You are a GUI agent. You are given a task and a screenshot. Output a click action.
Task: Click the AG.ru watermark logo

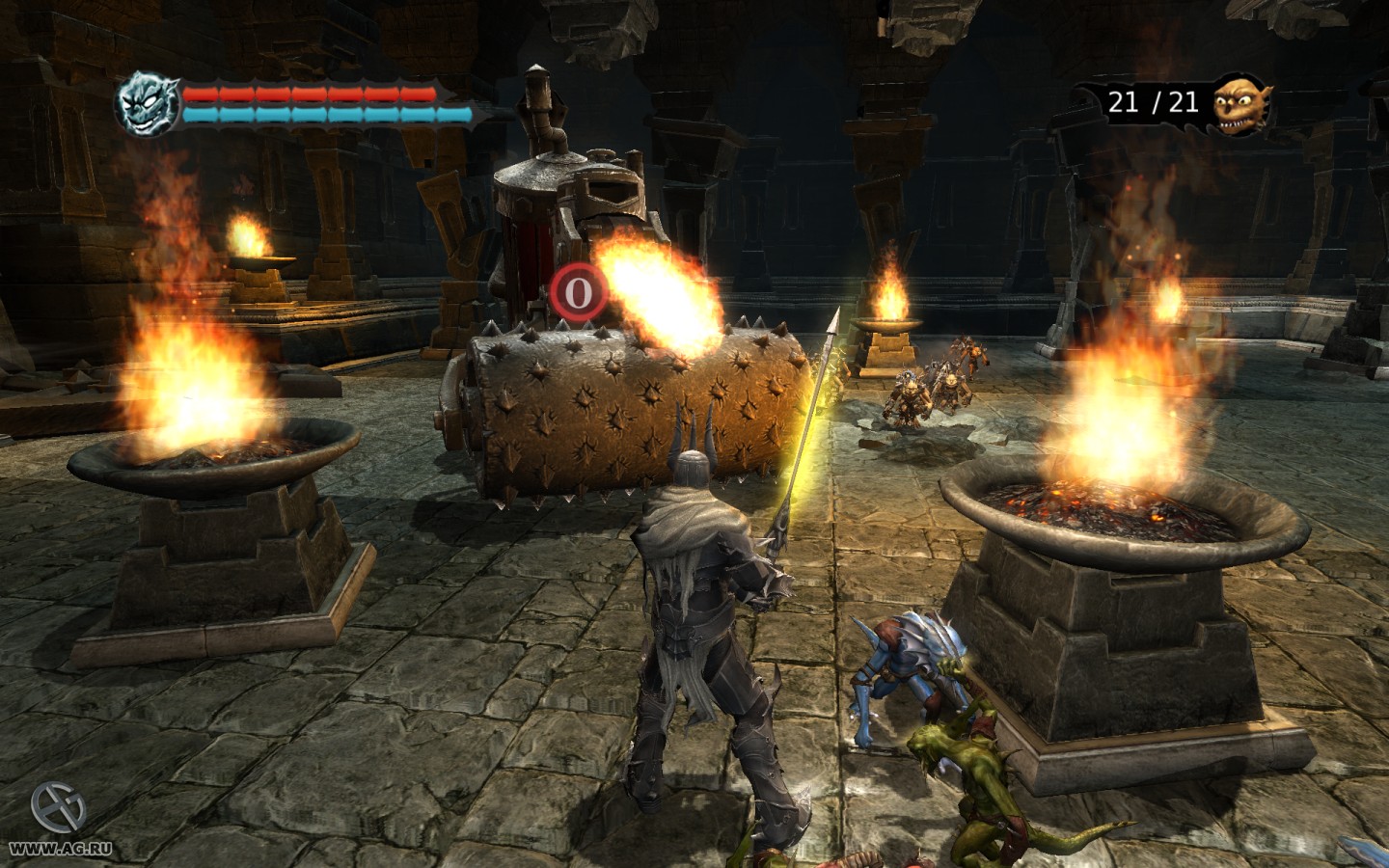click(59, 807)
